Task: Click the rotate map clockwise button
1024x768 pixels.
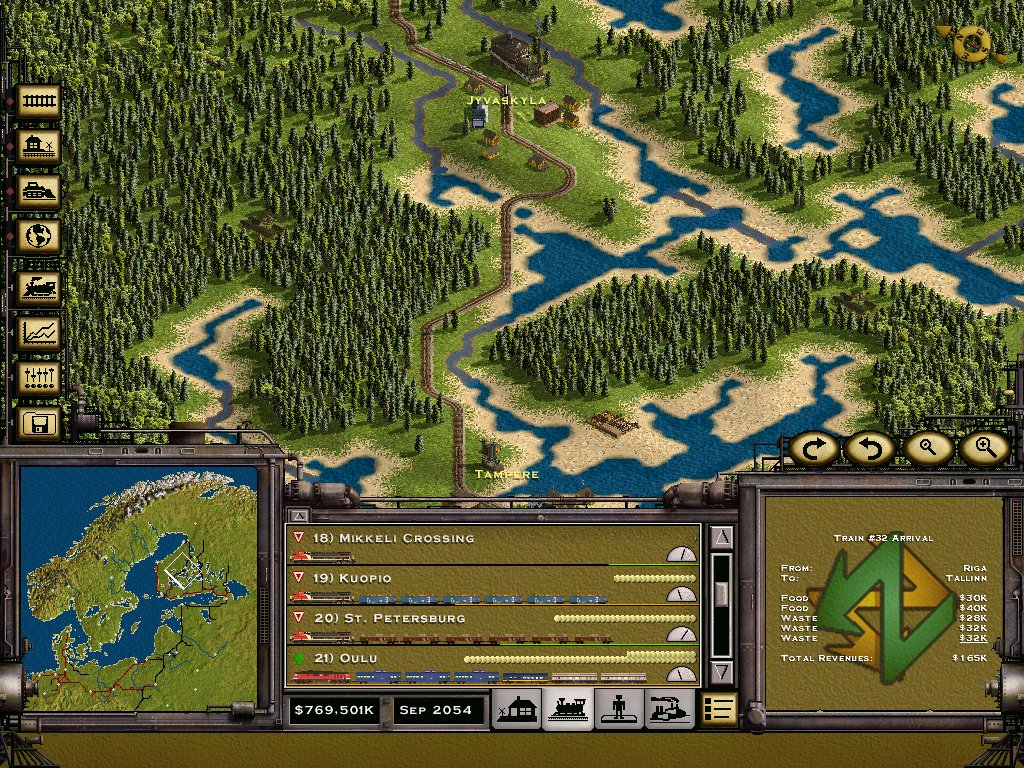Action: click(813, 448)
